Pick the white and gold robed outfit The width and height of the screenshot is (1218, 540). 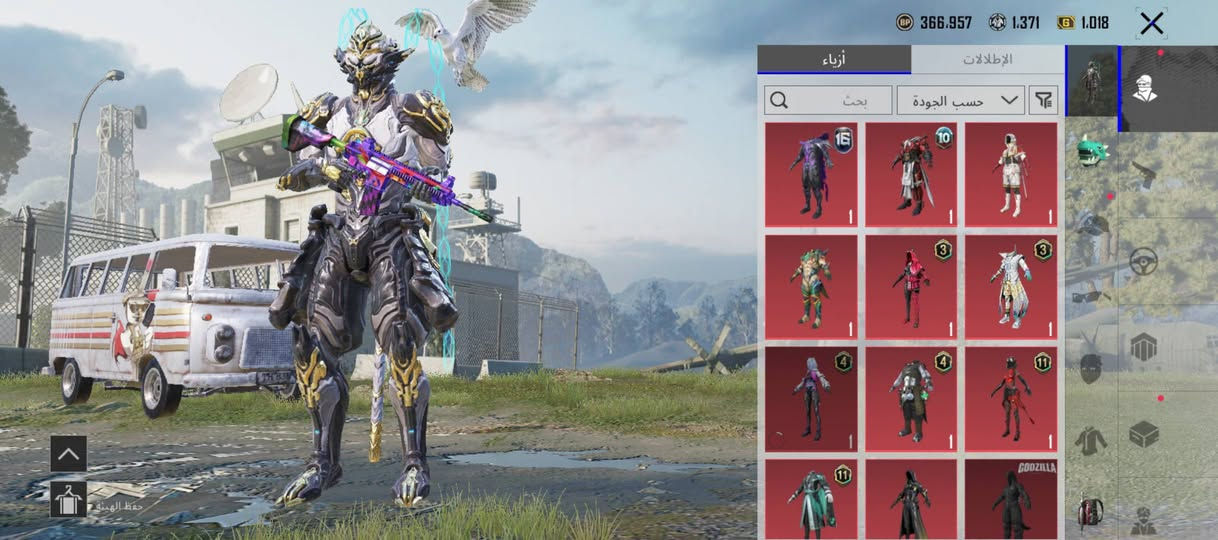1011,287
